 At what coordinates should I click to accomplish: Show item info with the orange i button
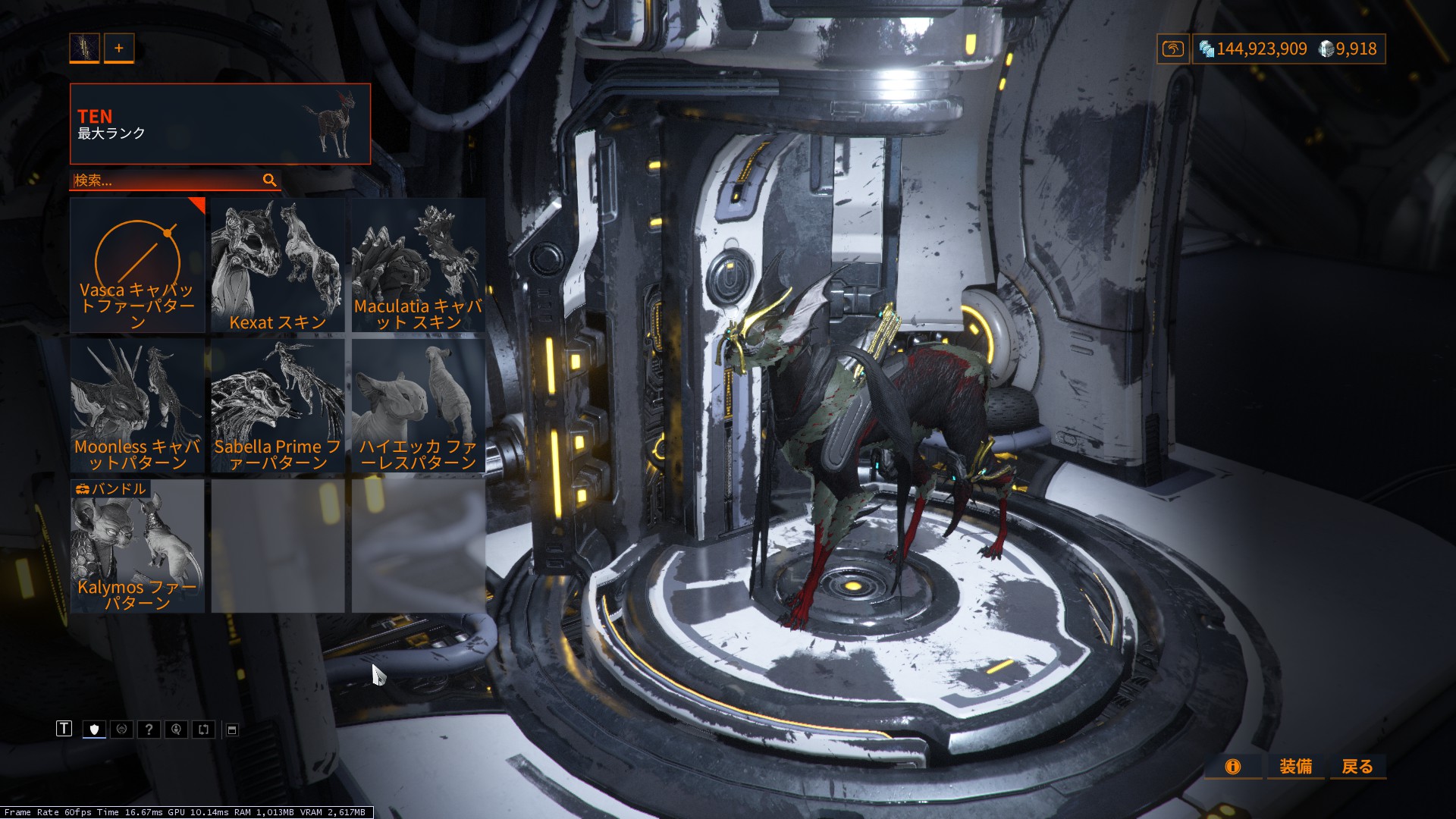[1233, 767]
